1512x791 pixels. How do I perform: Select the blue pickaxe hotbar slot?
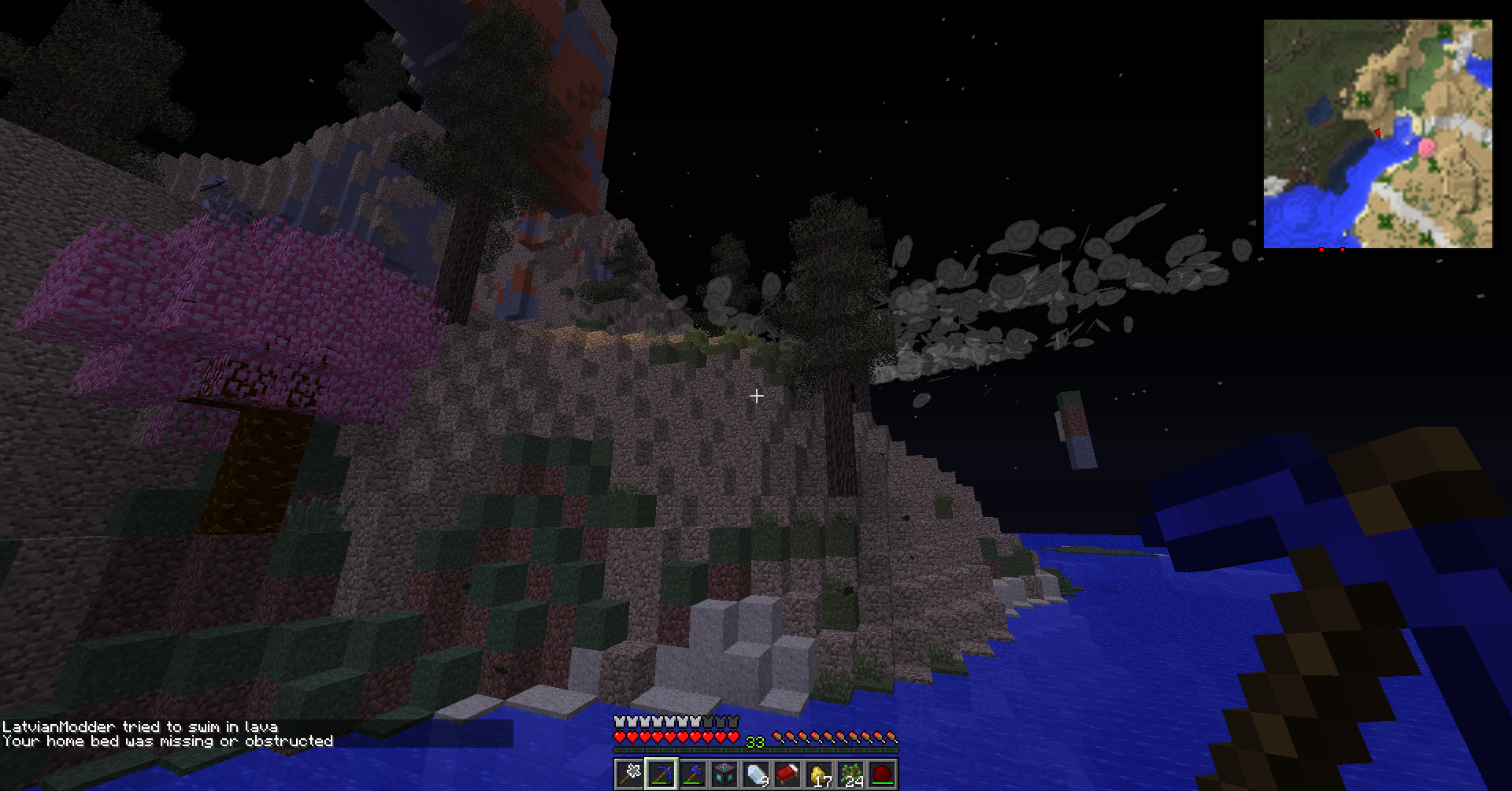(x=661, y=774)
